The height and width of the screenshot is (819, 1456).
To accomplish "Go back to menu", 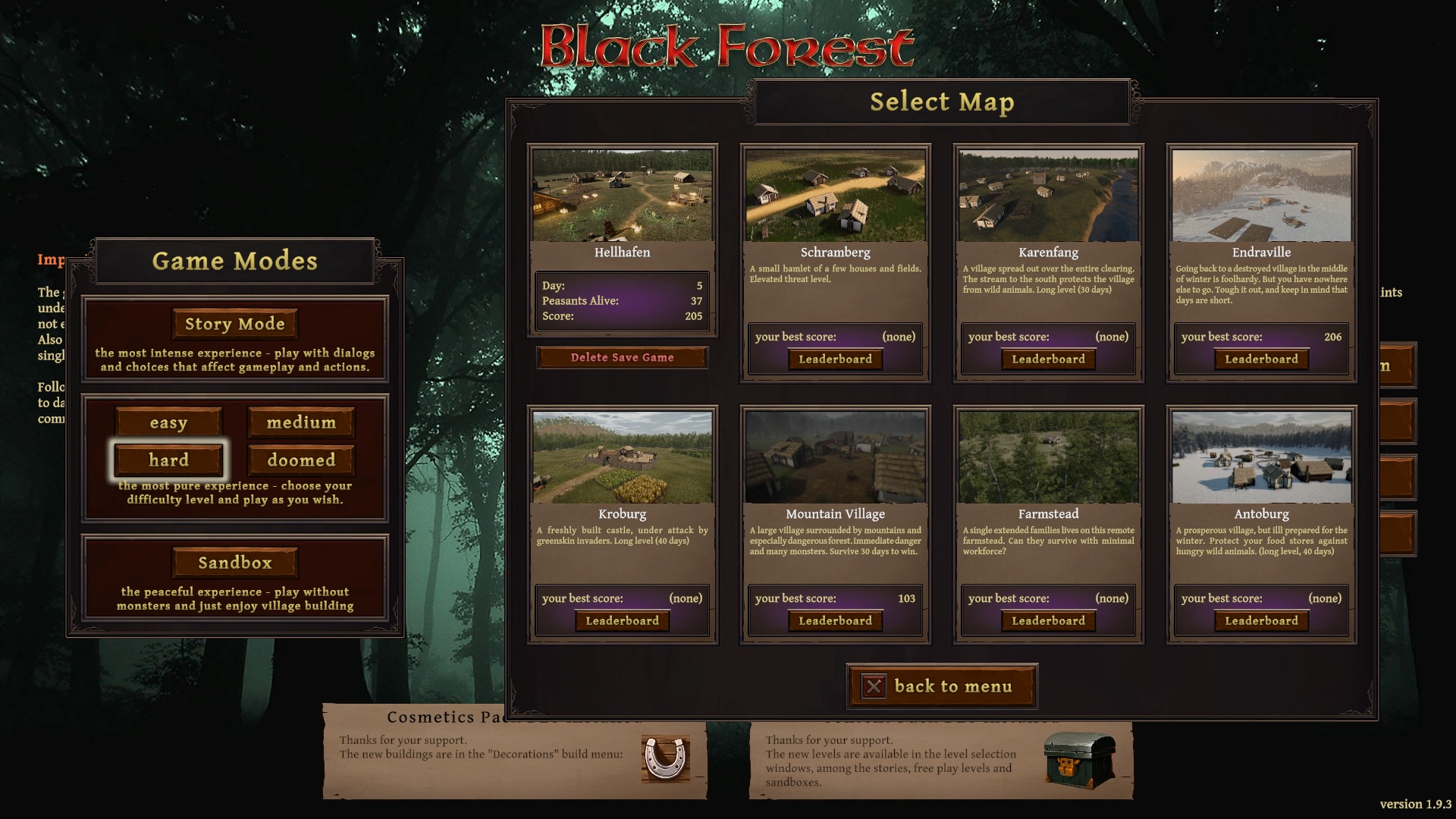I will click(941, 686).
